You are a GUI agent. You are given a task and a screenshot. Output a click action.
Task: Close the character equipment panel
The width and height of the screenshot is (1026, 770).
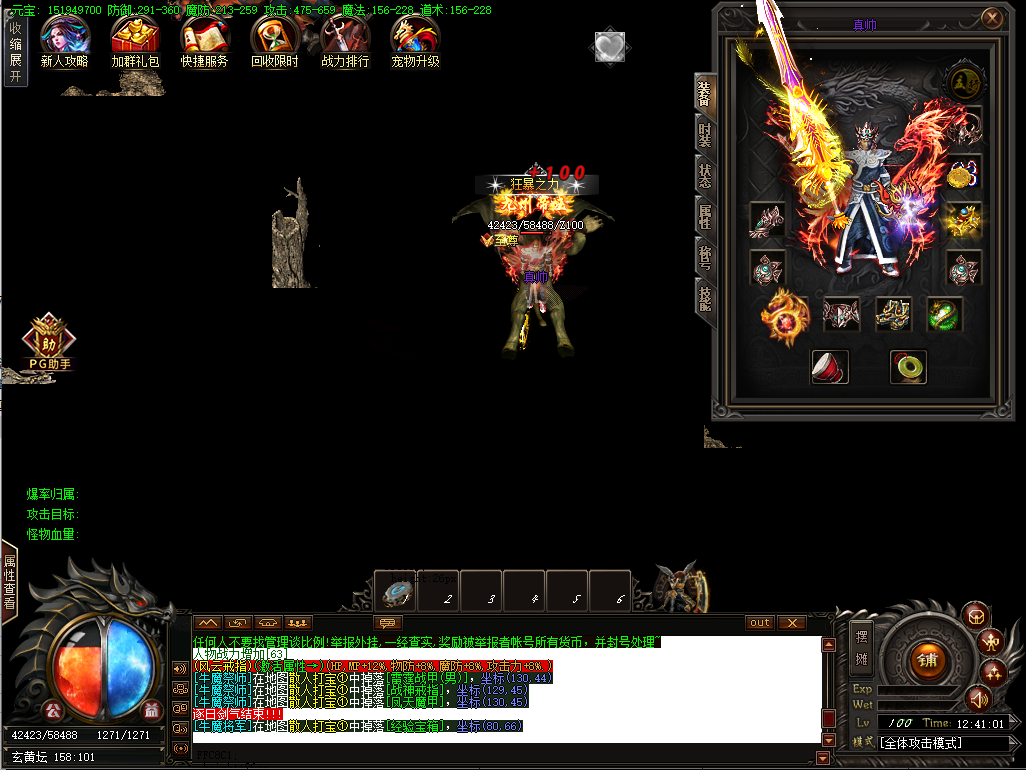pos(991,18)
